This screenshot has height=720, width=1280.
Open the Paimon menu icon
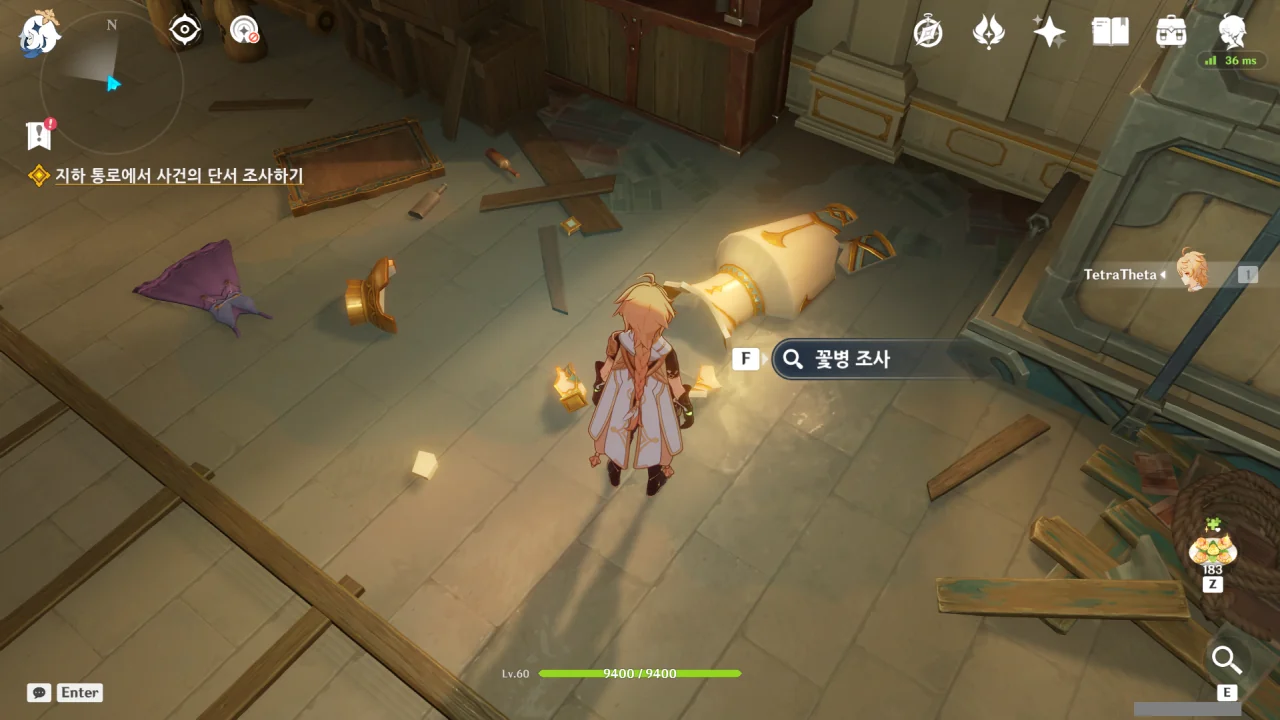(40, 33)
